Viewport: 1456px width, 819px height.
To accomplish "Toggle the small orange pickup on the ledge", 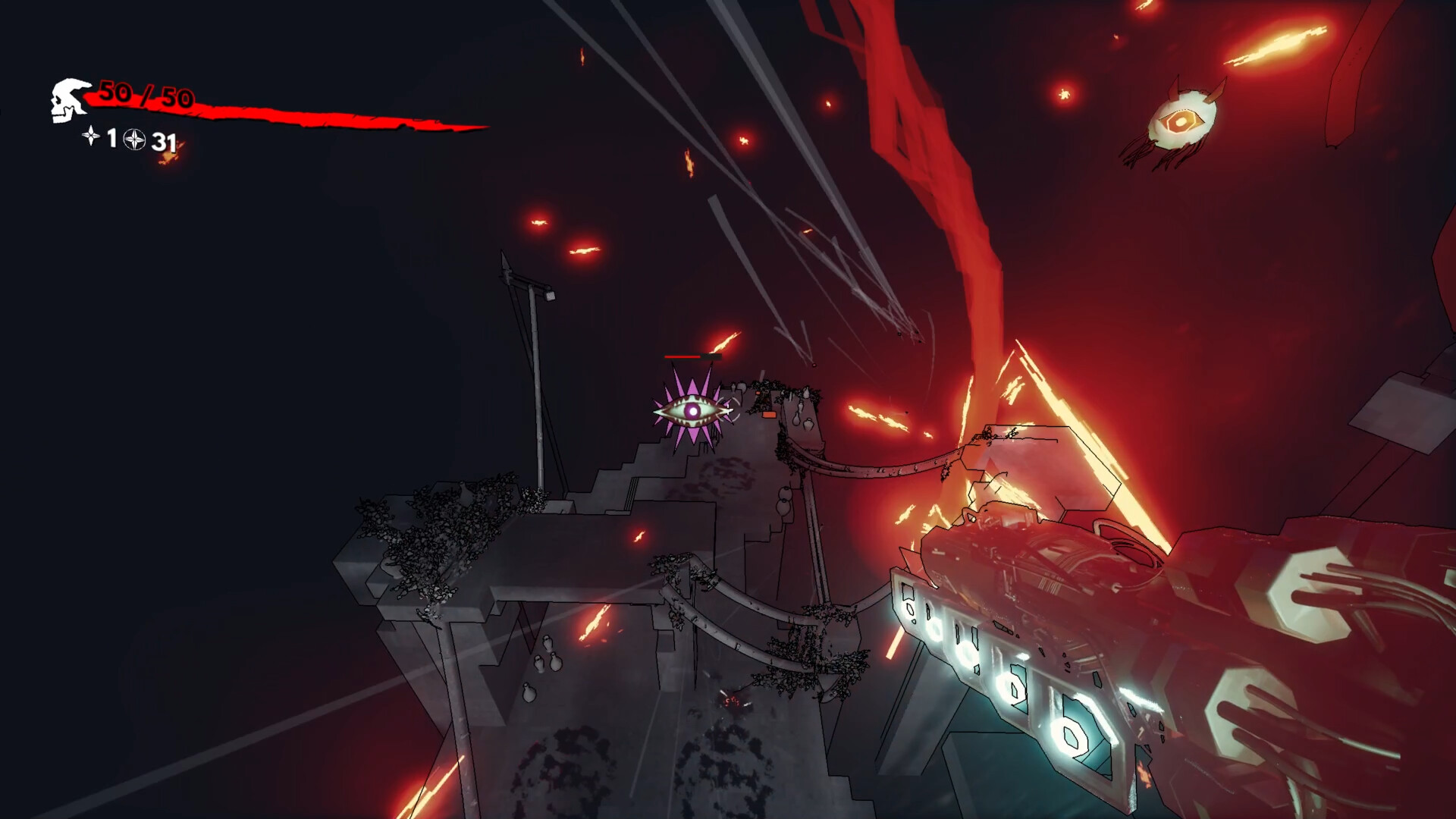I will point(758,393).
